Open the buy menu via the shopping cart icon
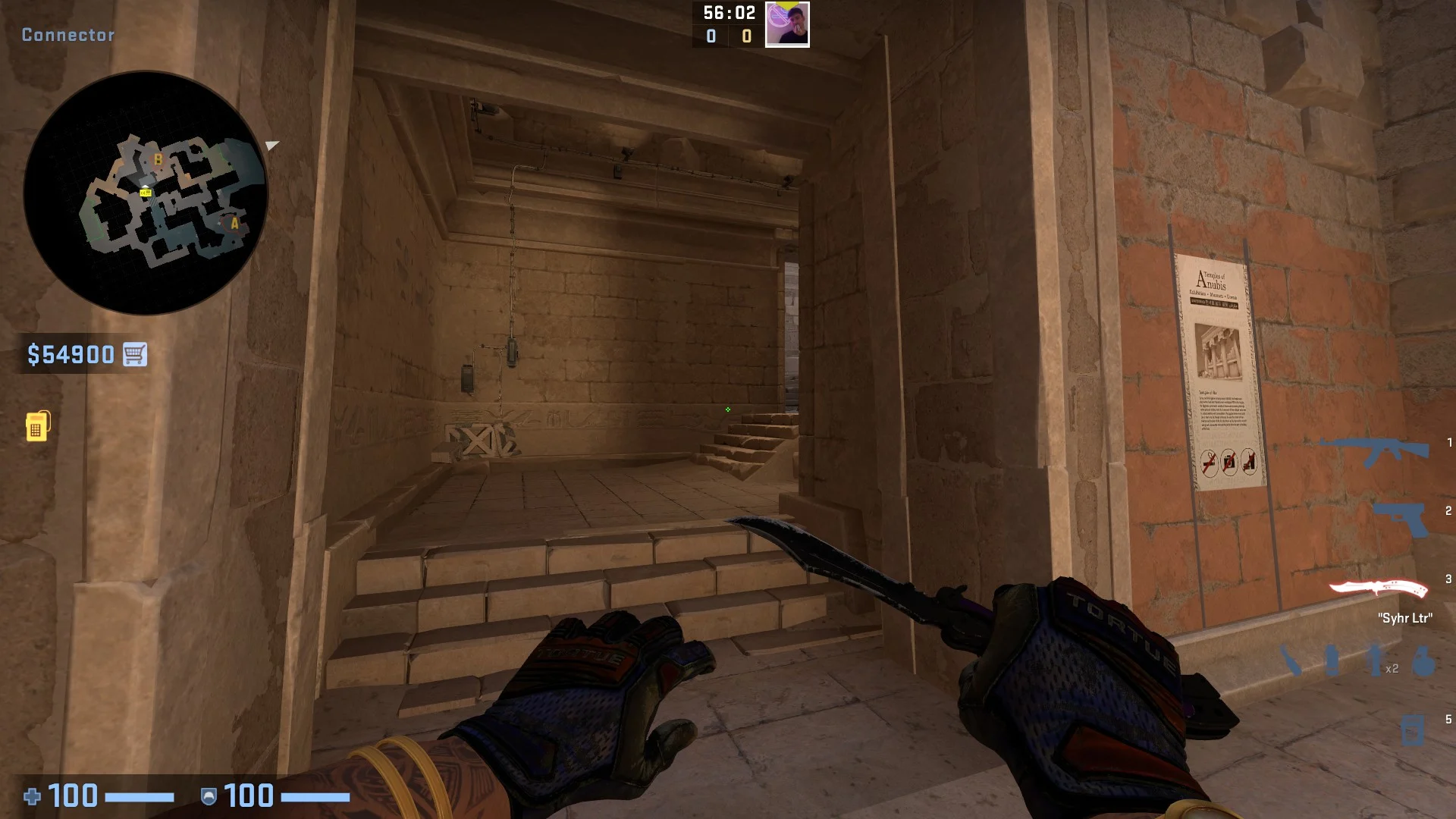This screenshot has width=1456, height=819. (133, 353)
